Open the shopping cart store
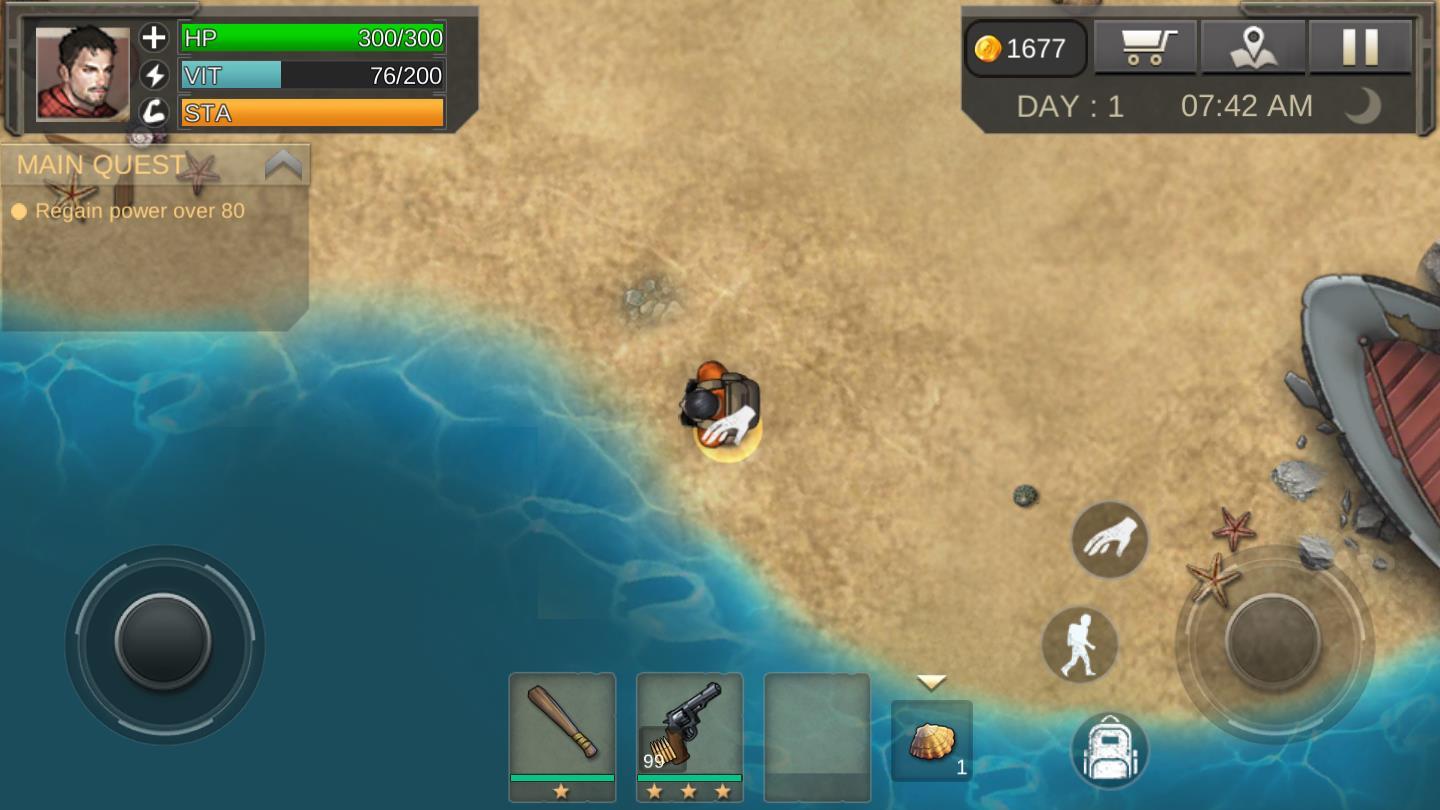The image size is (1440, 810). (1145, 47)
